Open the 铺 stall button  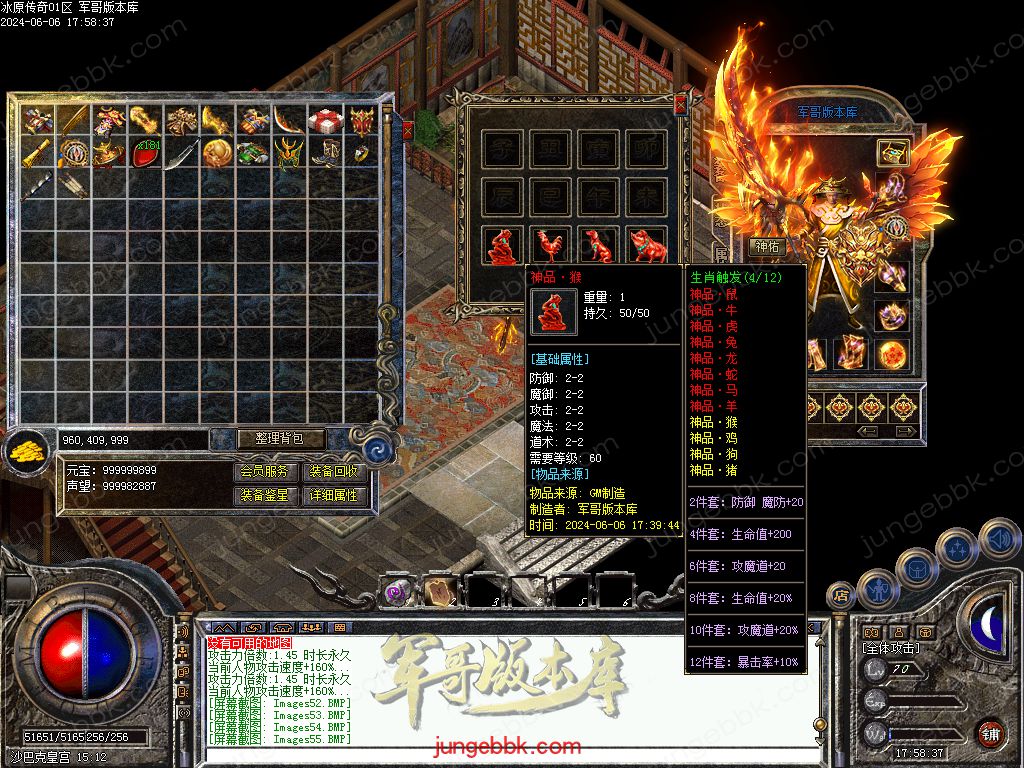coord(990,733)
